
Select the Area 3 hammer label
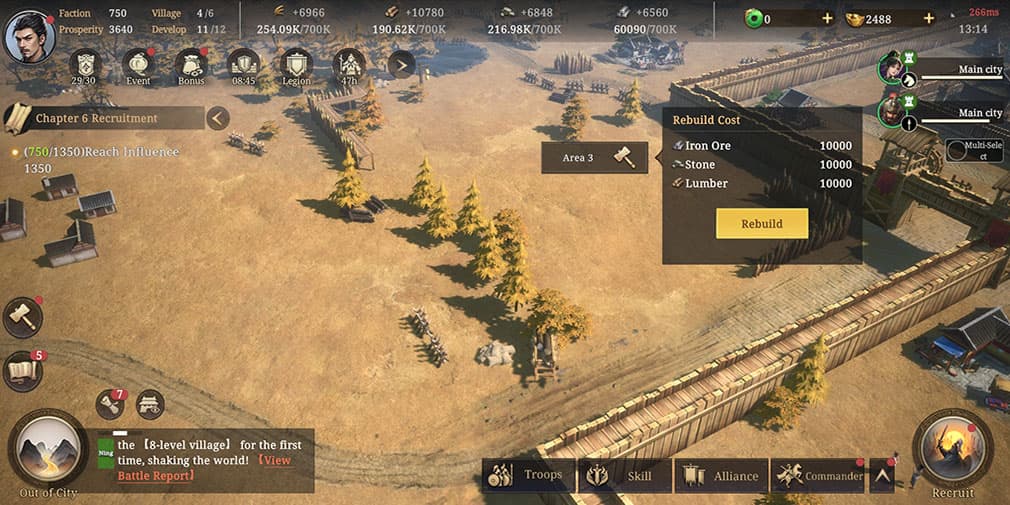click(x=594, y=158)
